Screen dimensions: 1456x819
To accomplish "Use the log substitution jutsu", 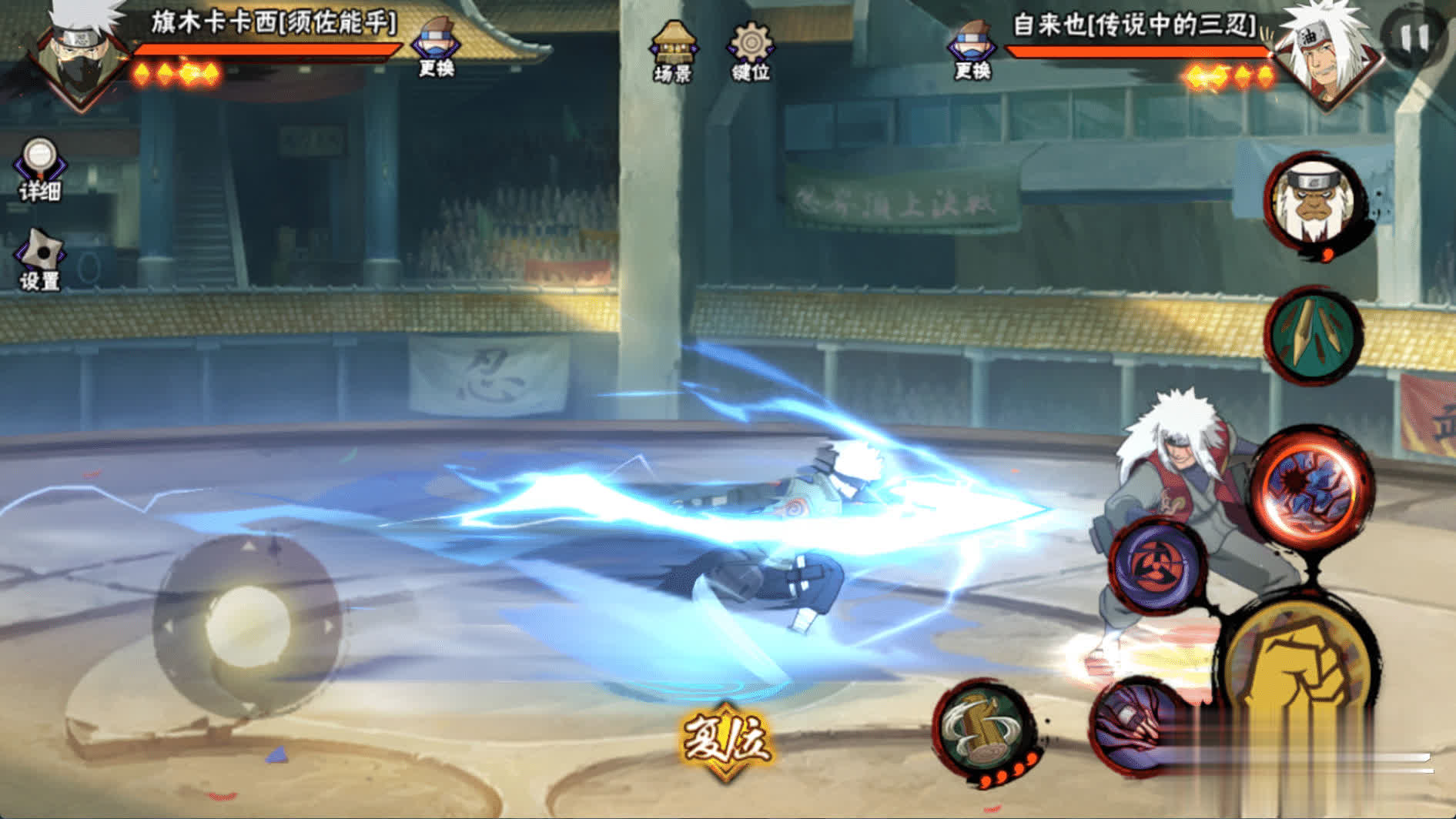I will [983, 728].
